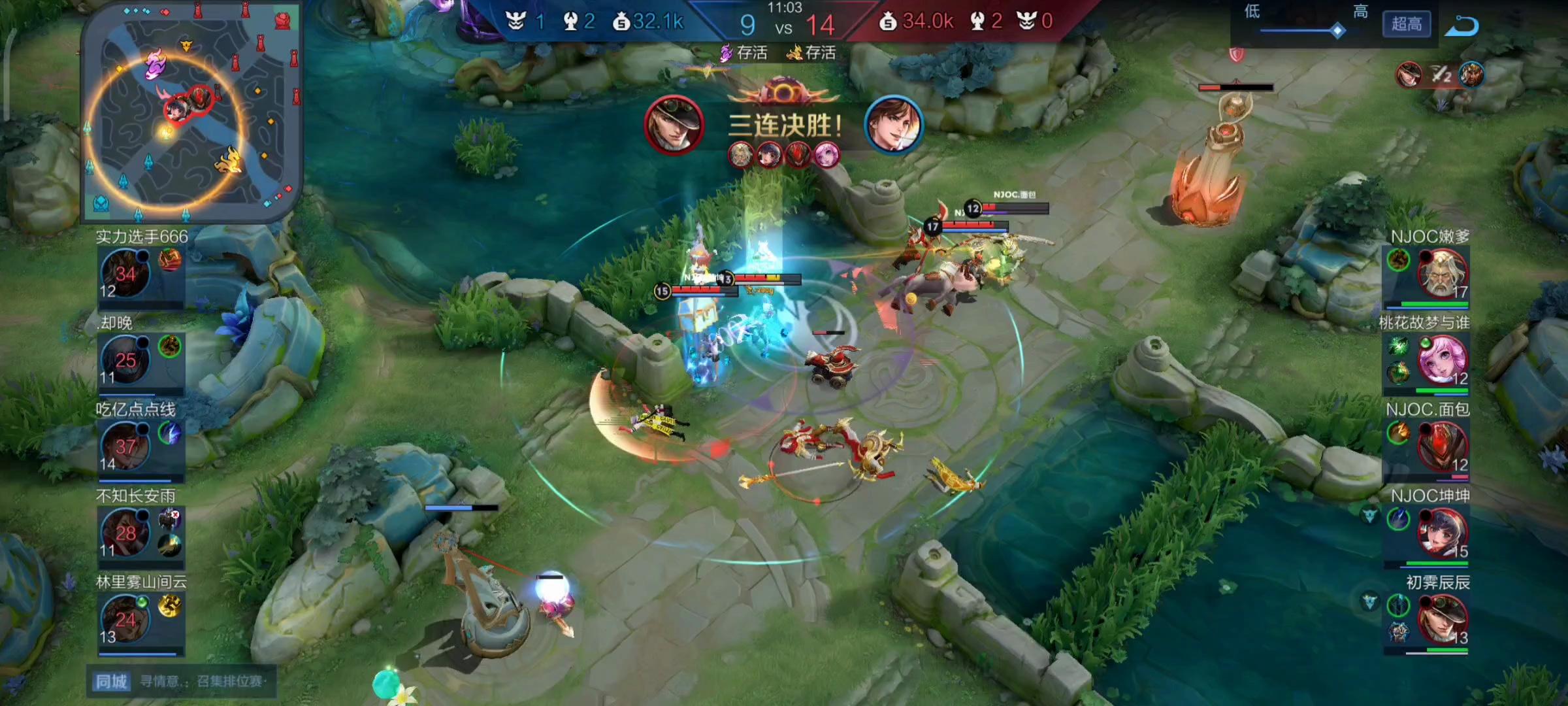Screen dimensions: 1568x706
Task: Click the 超高 quality button
Action: tap(1406, 25)
